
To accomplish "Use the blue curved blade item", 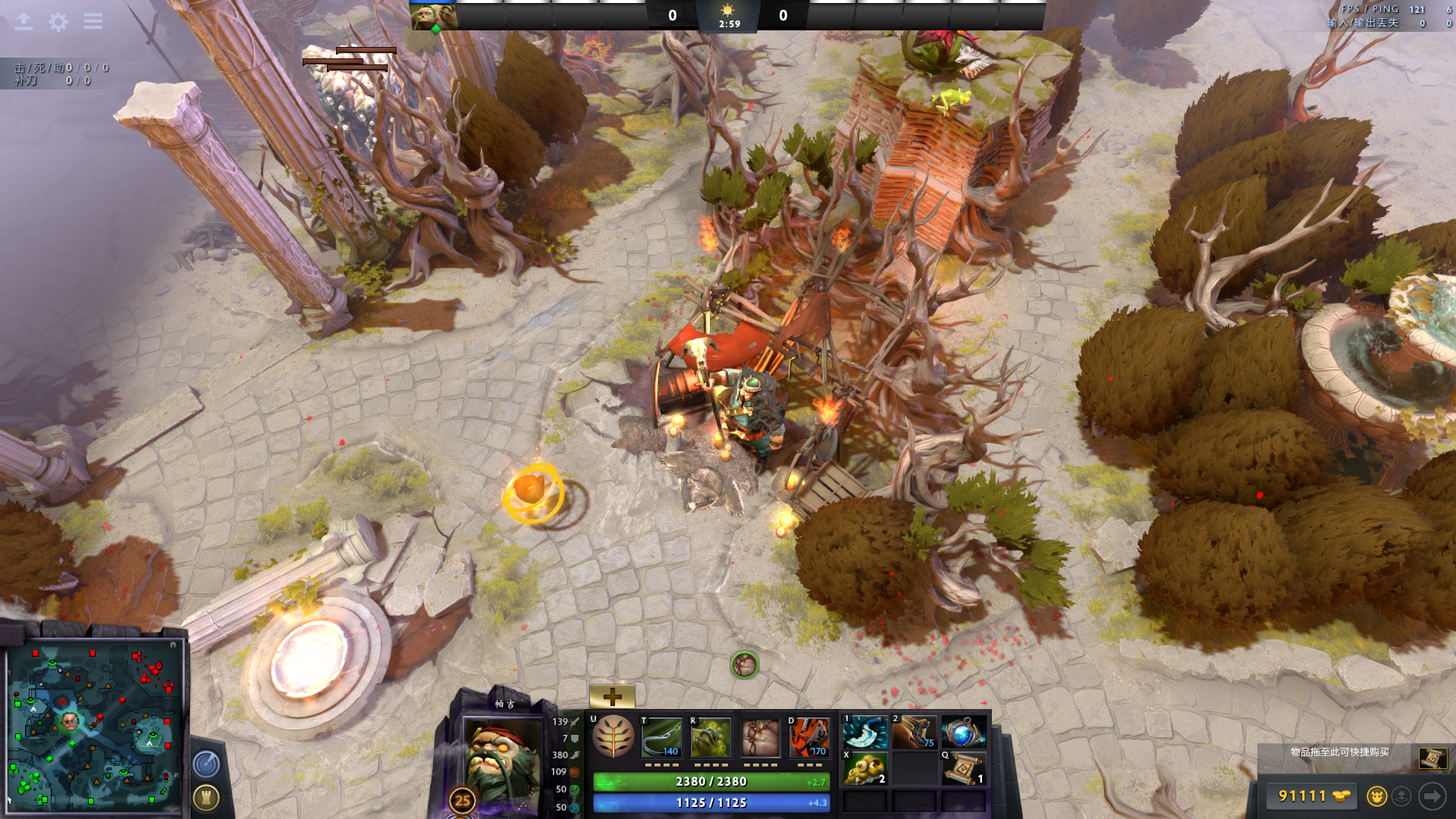I will click(x=865, y=733).
